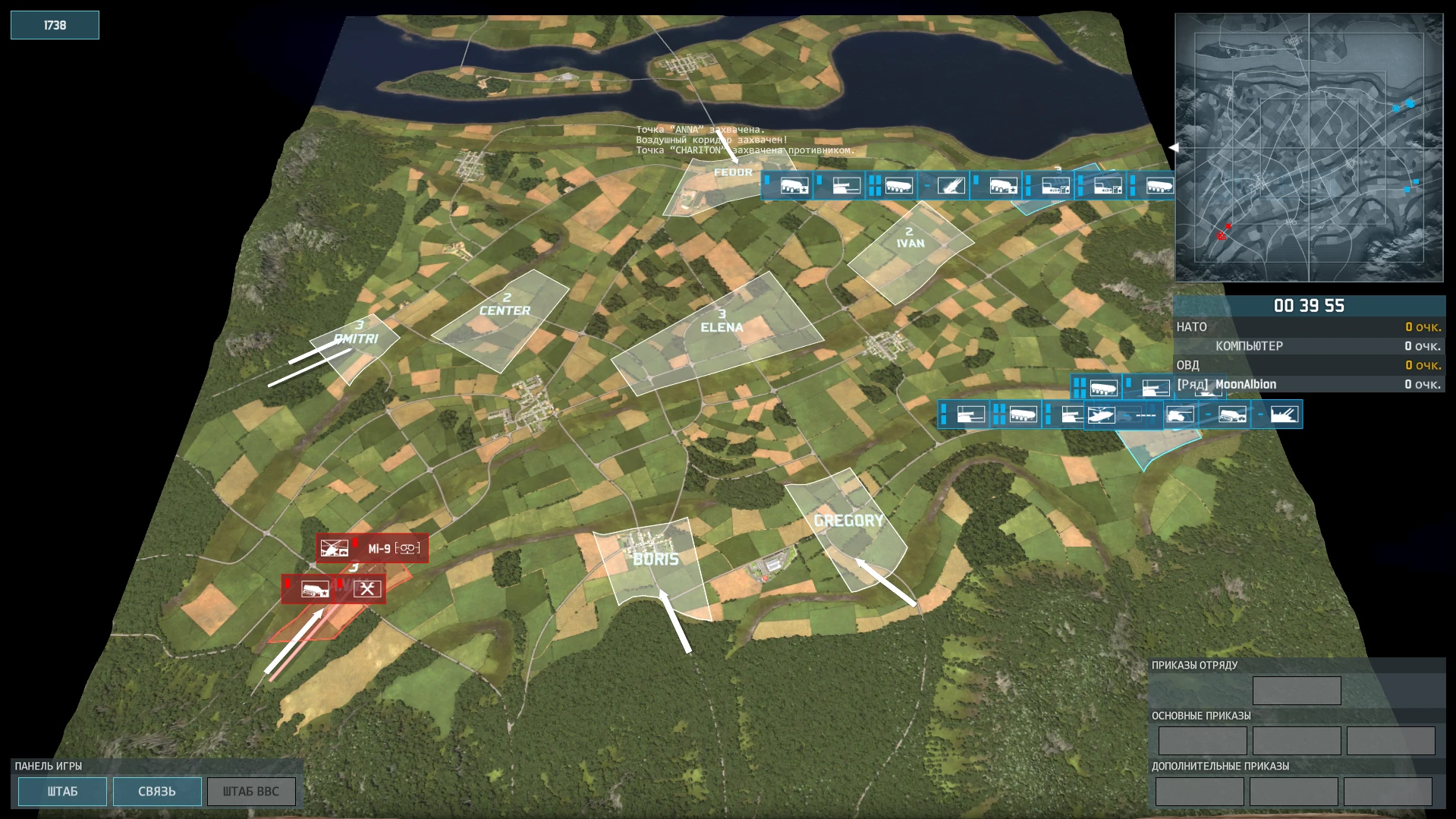Open the СВЯЗЬ panel
Screen dimensions: 1456x819
click(156, 791)
